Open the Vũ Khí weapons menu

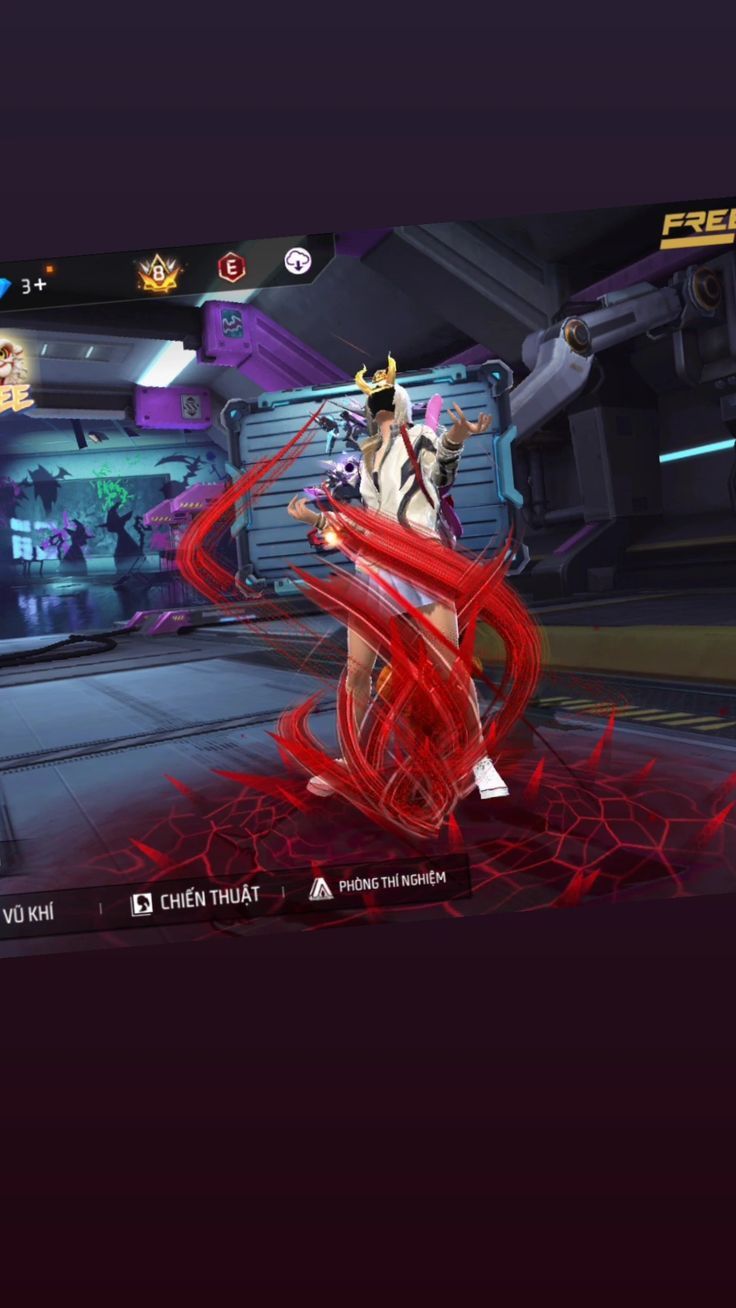[x=28, y=913]
